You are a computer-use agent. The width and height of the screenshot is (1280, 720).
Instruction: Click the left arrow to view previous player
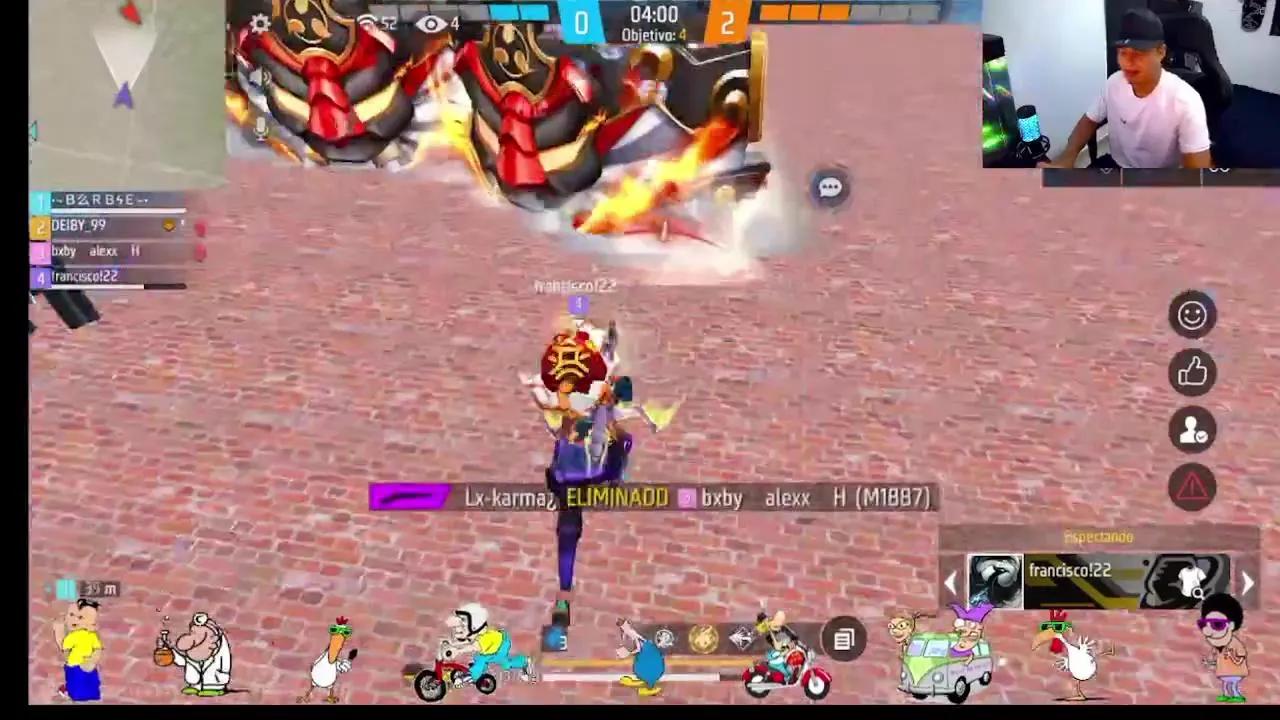(950, 582)
